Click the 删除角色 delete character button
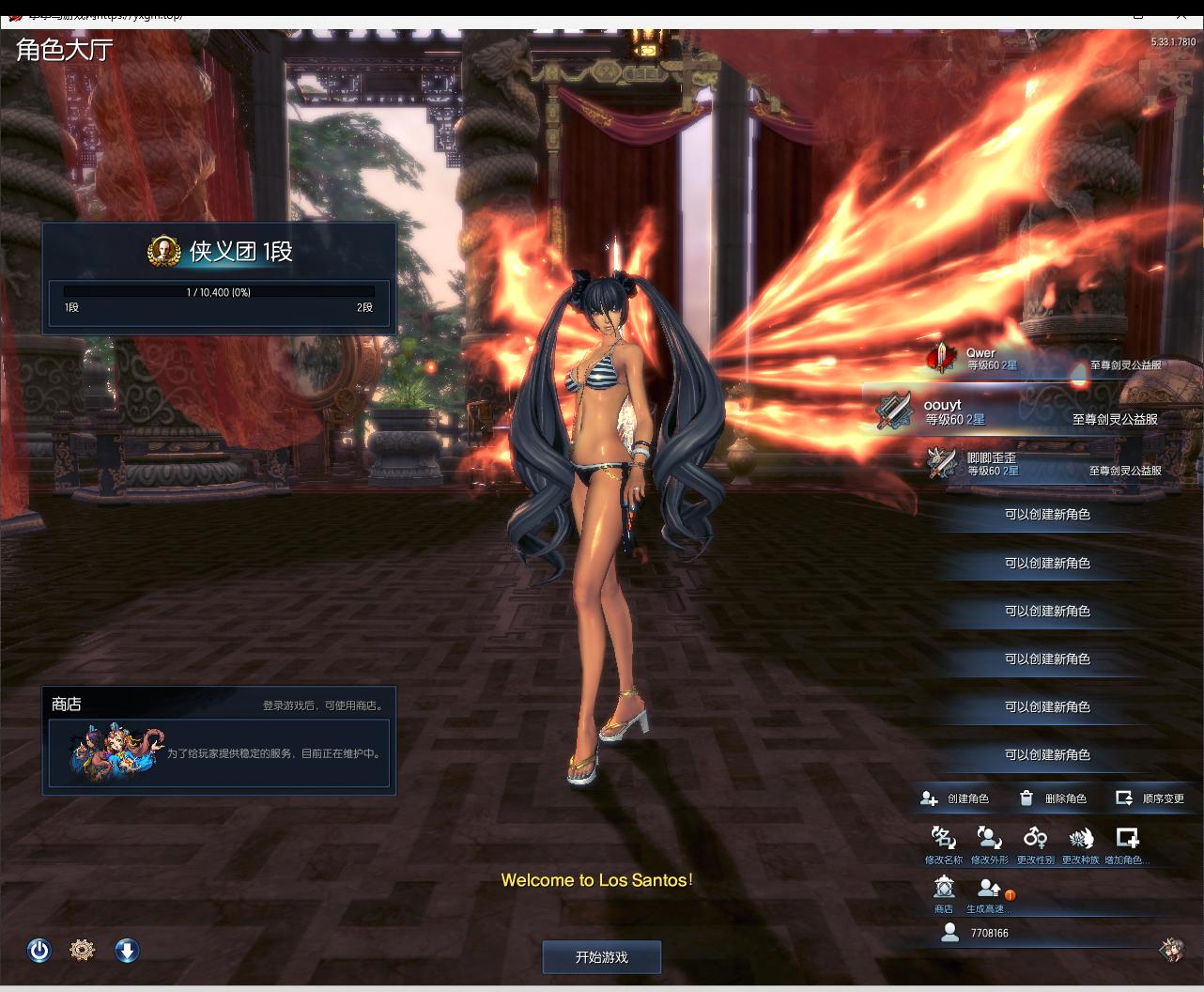Image resolution: width=1204 pixels, height=992 pixels. click(x=1053, y=798)
